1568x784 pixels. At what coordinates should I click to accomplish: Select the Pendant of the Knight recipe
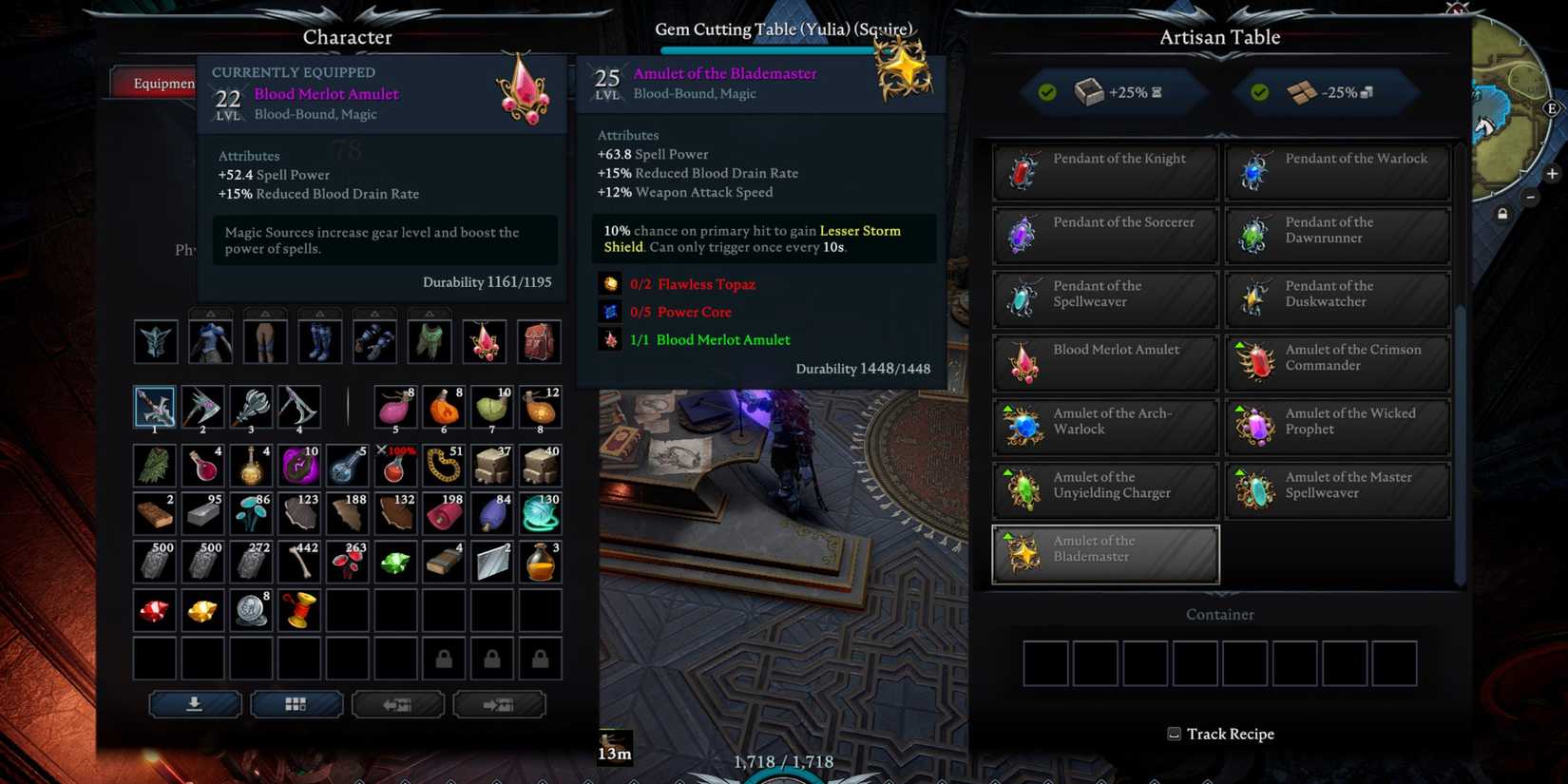(1104, 171)
